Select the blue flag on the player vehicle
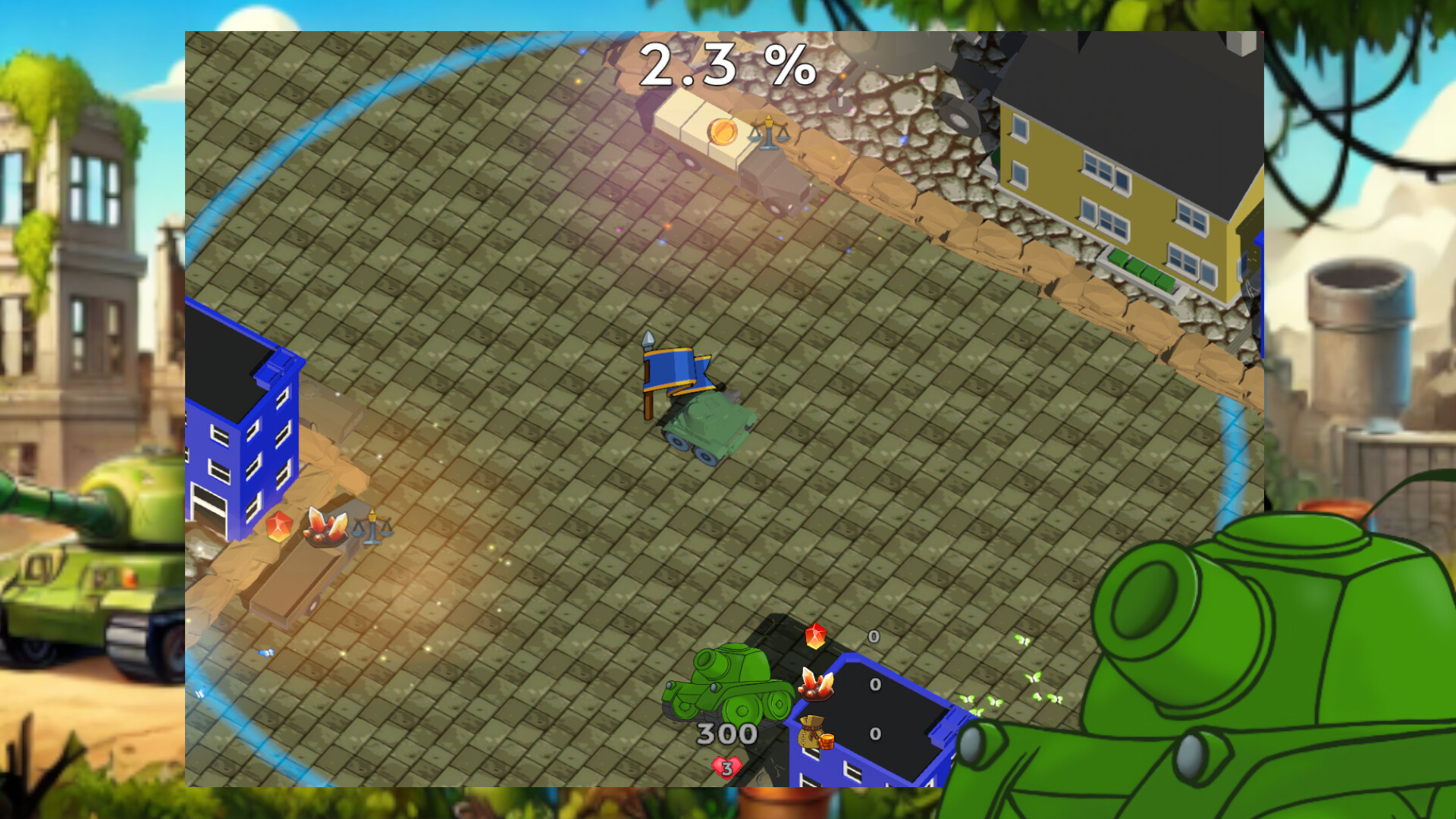The height and width of the screenshot is (819, 1456). click(675, 372)
